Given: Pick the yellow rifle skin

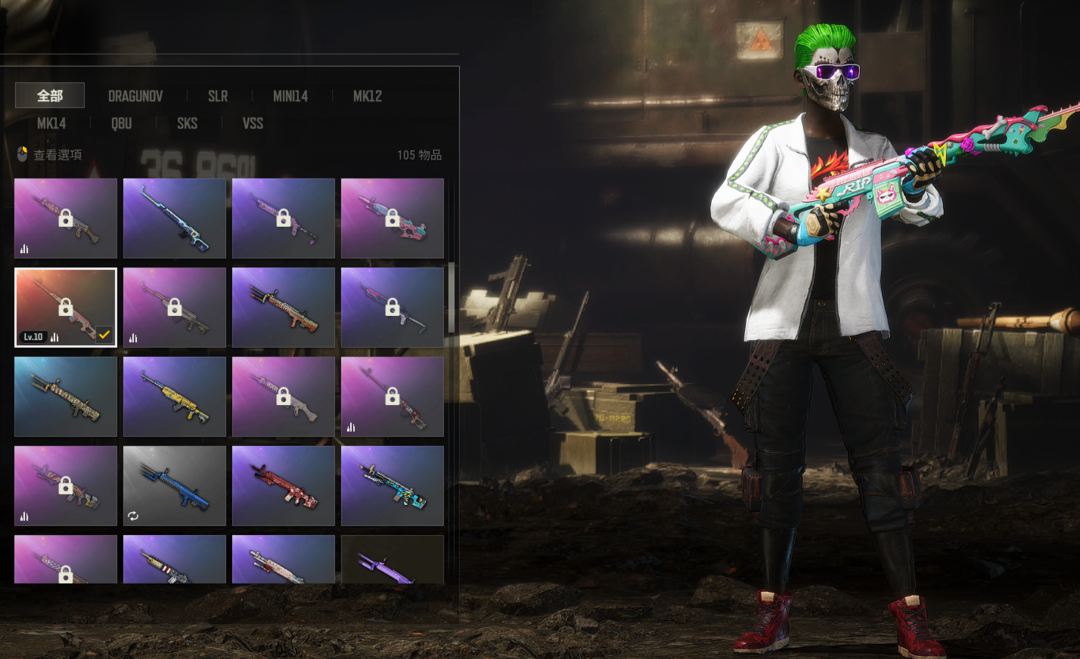Looking at the screenshot, I should pyautogui.click(x=174, y=397).
